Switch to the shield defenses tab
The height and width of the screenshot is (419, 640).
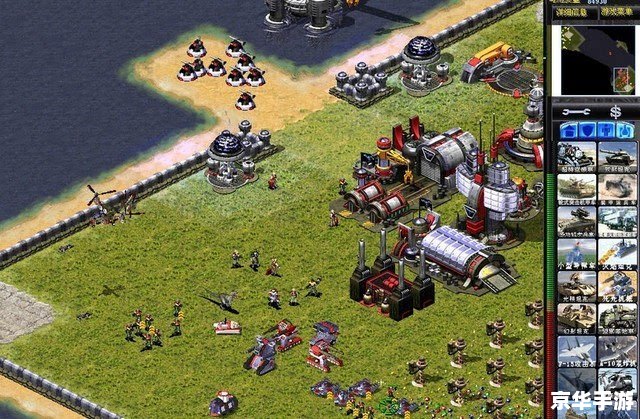[x=587, y=130]
